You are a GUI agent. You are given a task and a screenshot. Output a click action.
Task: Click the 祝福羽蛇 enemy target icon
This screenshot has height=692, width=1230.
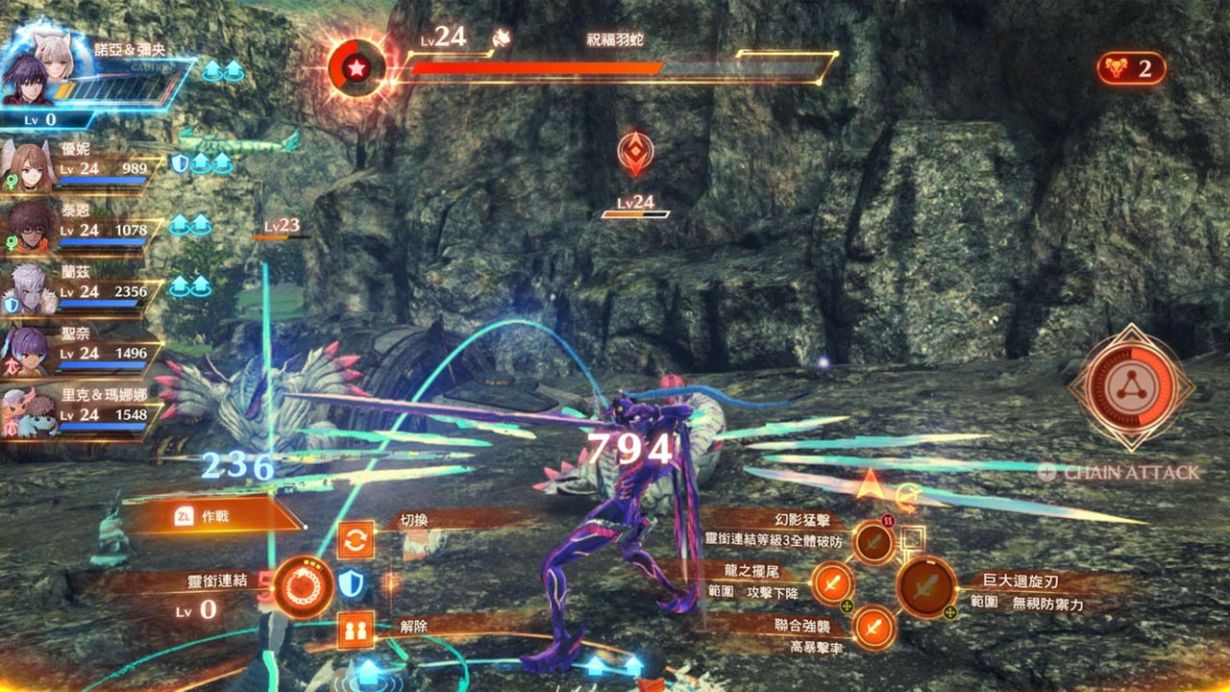pyautogui.click(x=357, y=69)
